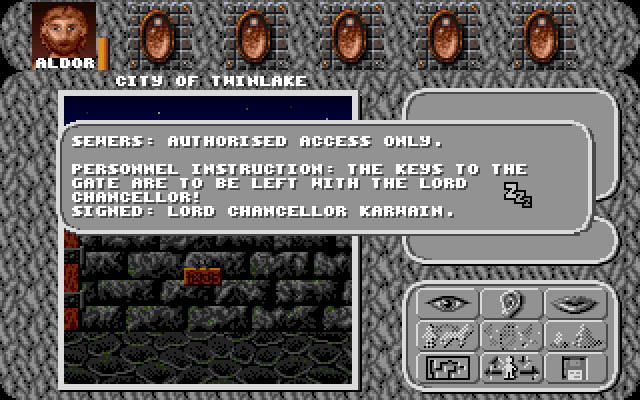Activate the eye (look) action
The width and height of the screenshot is (640, 400).
[x=448, y=304]
